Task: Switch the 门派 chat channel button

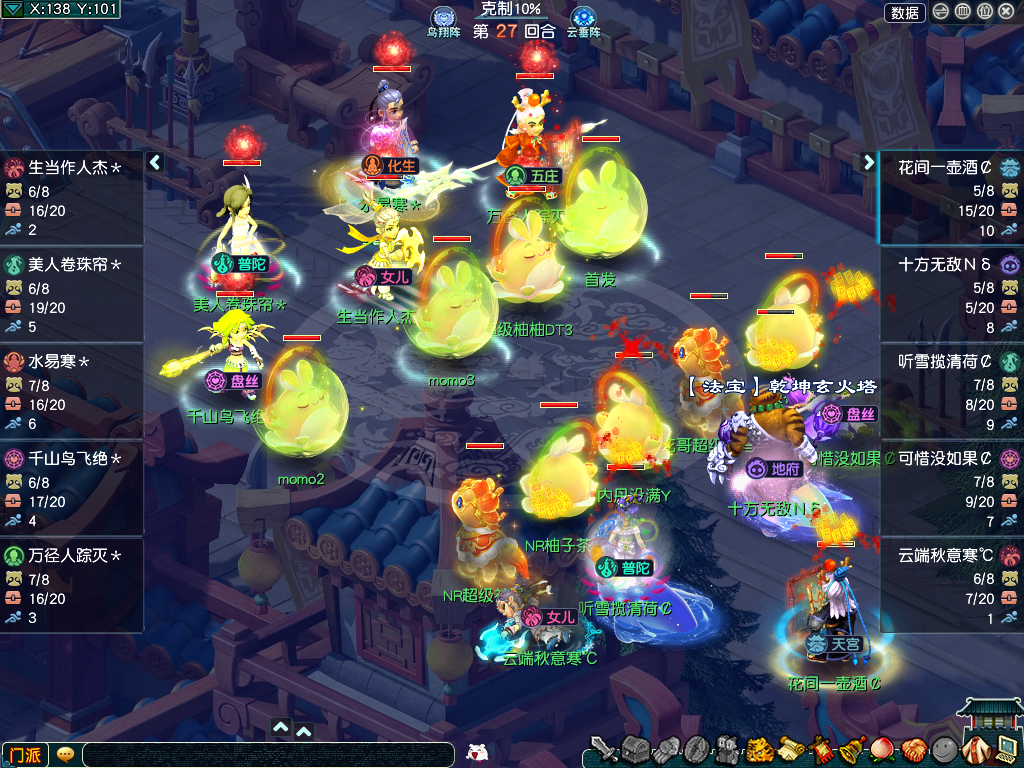Action: click(25, 754)
